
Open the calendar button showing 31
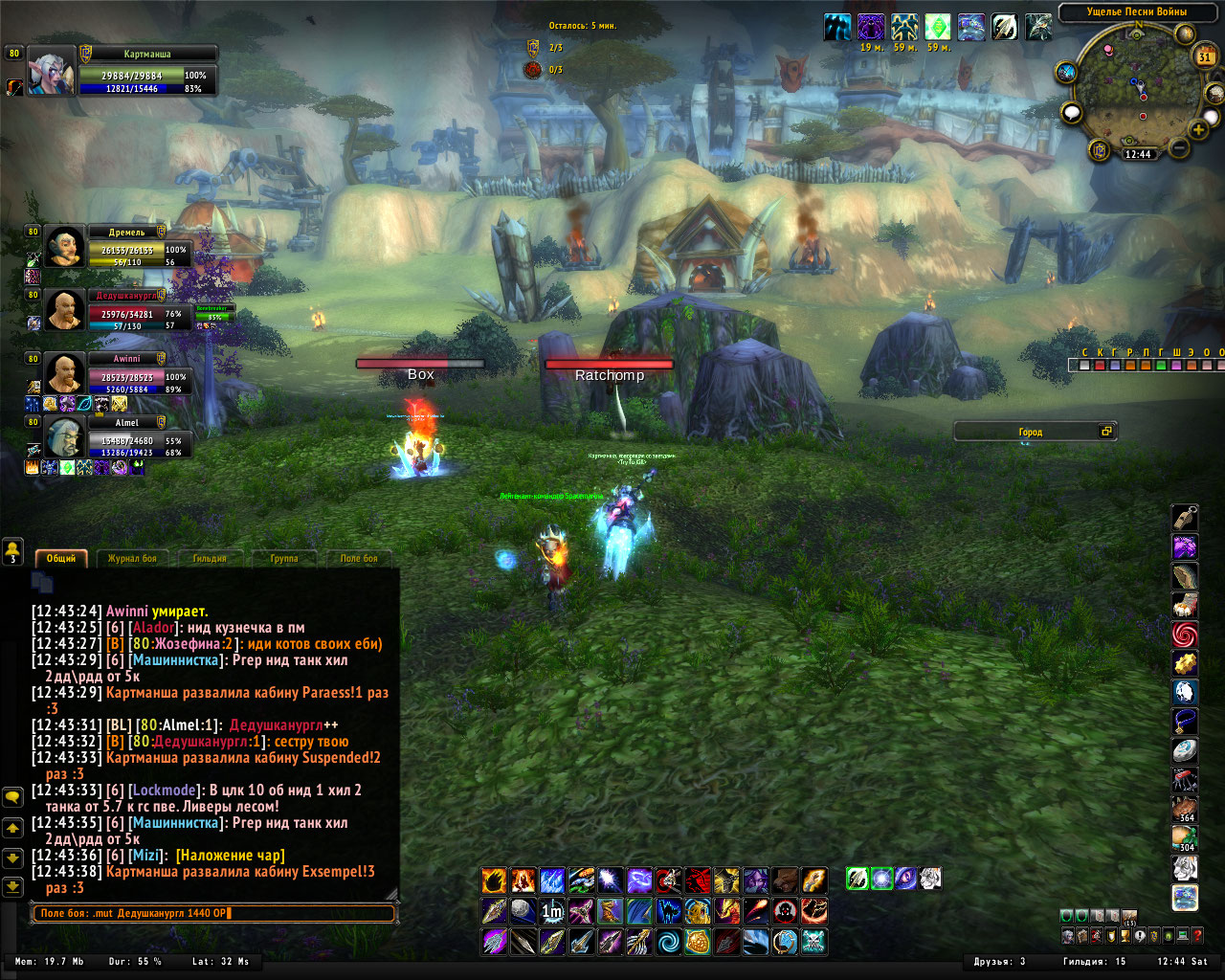point(1205,56)
